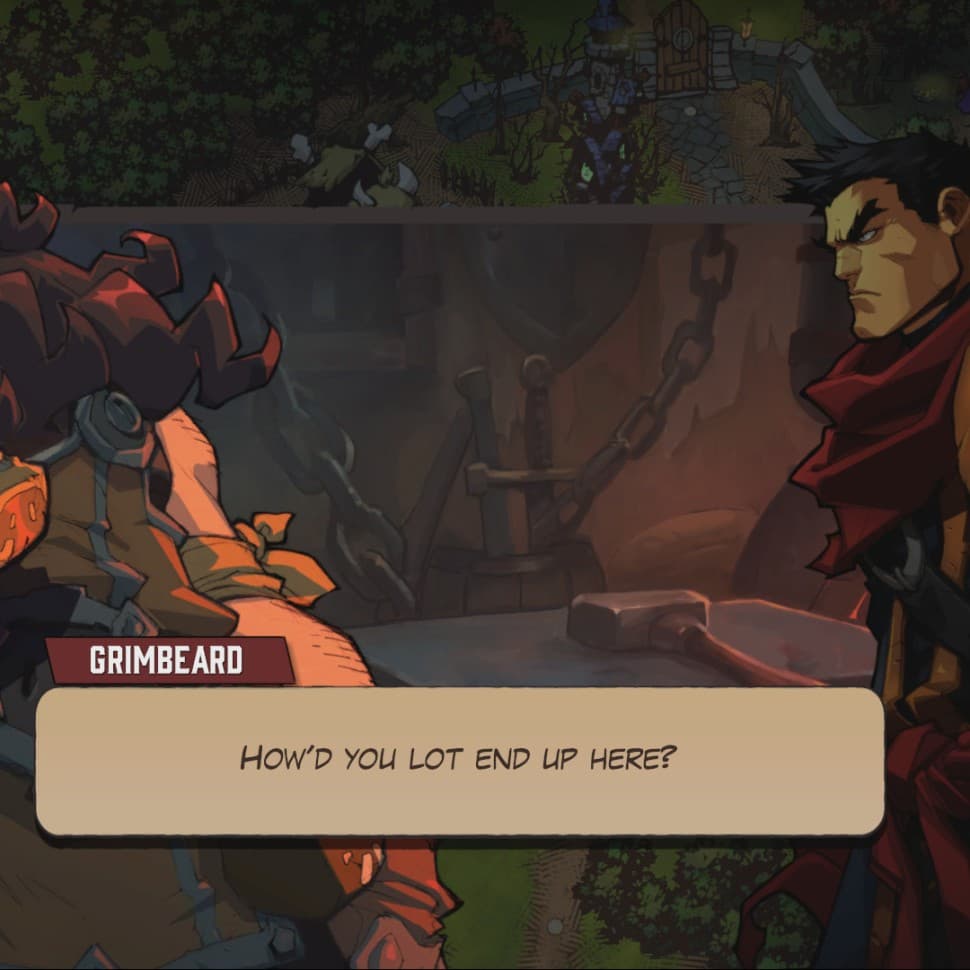Click Grimbeard's dialogue box to continue
This screenshot has width=970, height=970.
click(x=460, y=760)
